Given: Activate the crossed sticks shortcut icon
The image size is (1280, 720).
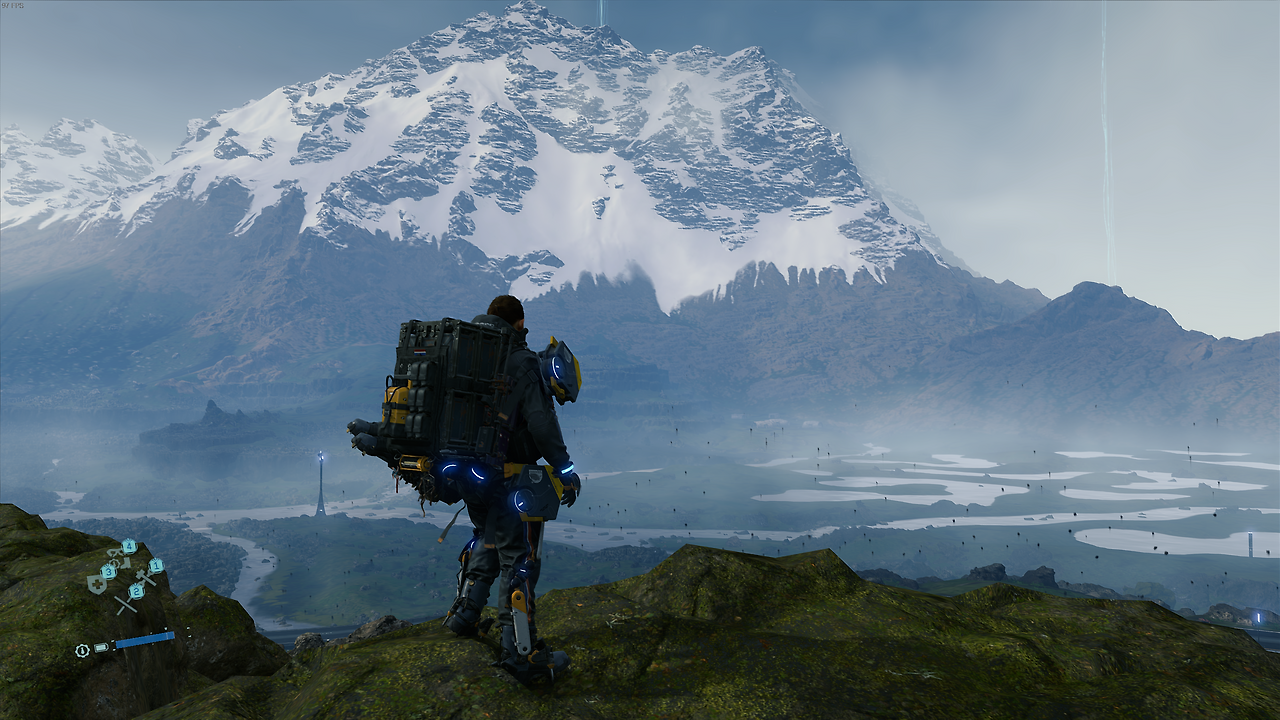Looking at the screenshot, I should 125,604.
